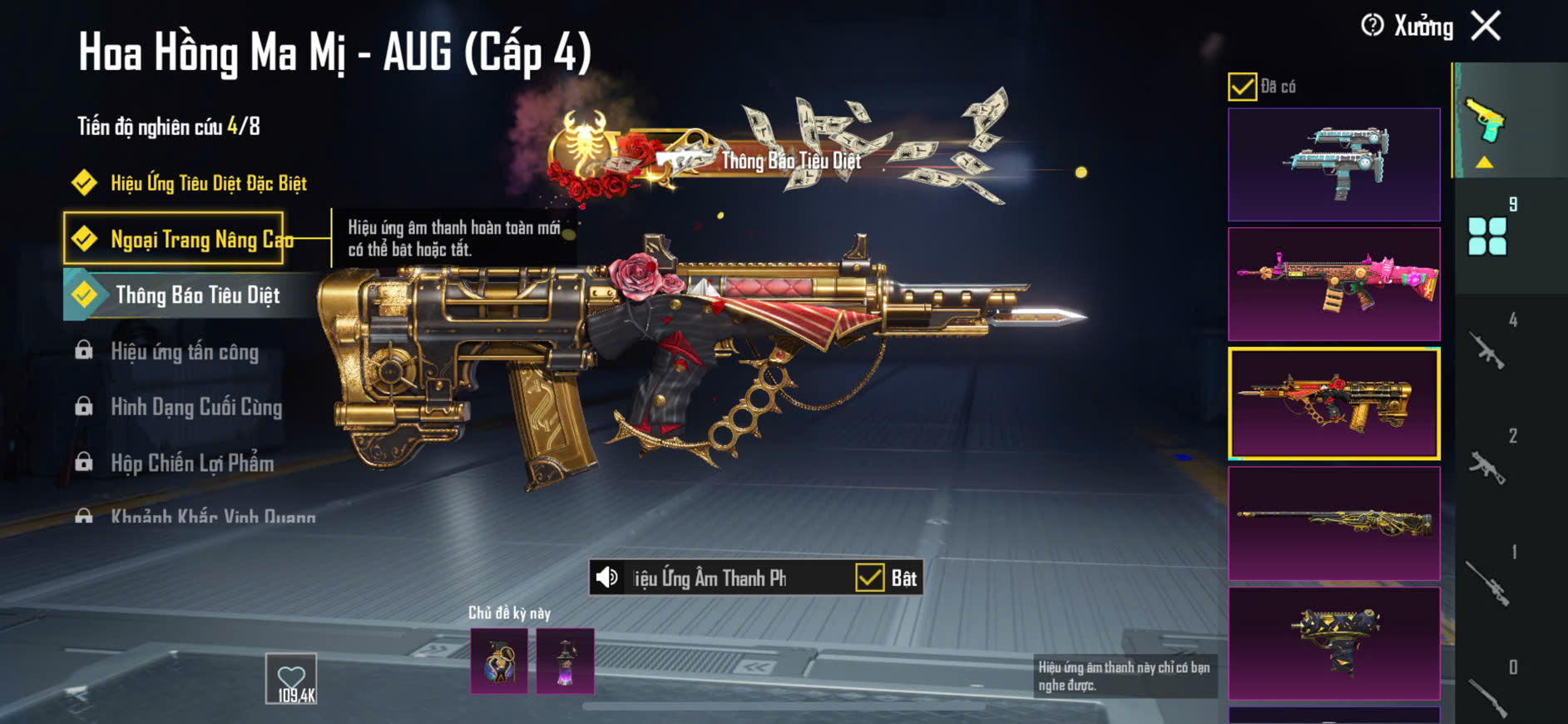Pick the pink rifle skin thumbnail

coord(1333,284)
